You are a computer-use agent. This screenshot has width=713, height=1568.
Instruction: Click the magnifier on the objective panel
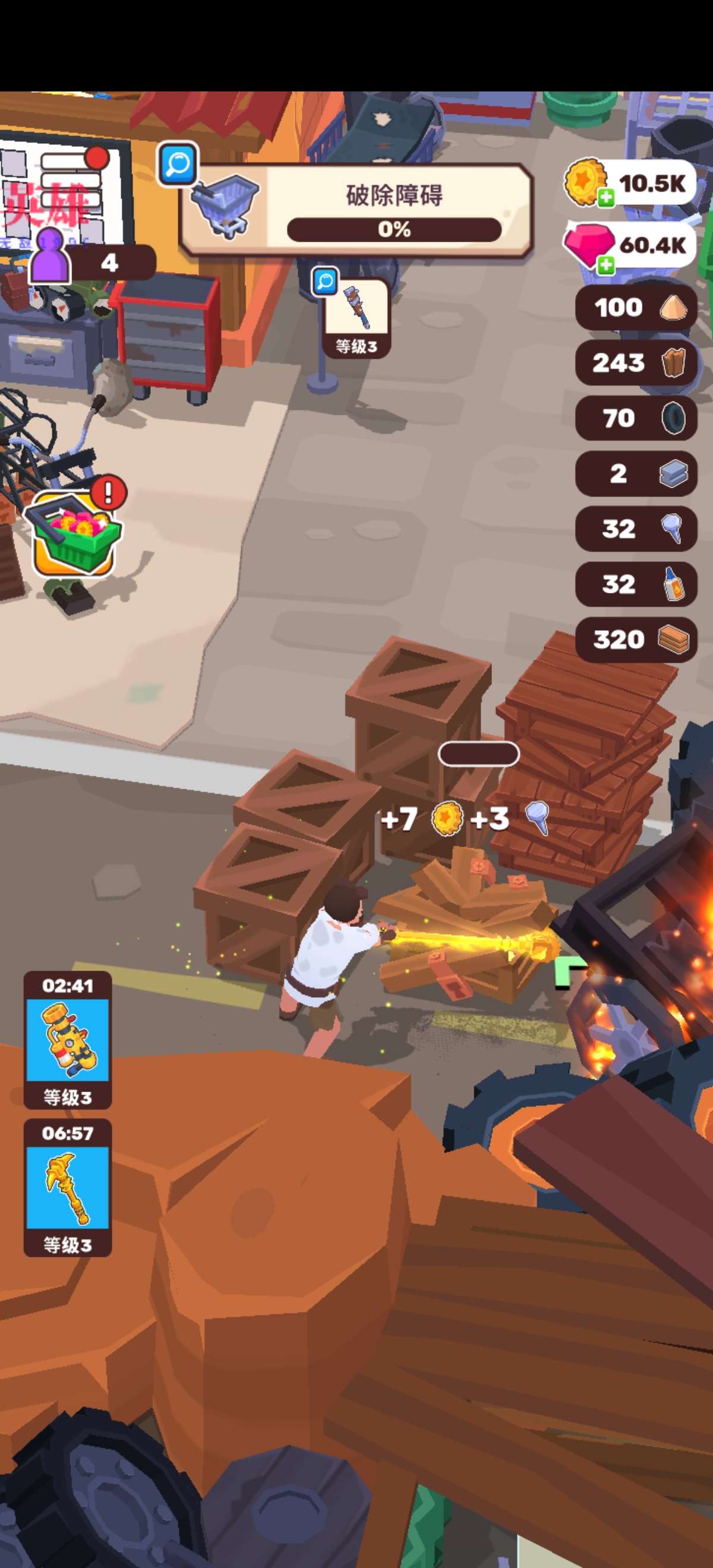[177, 163]
